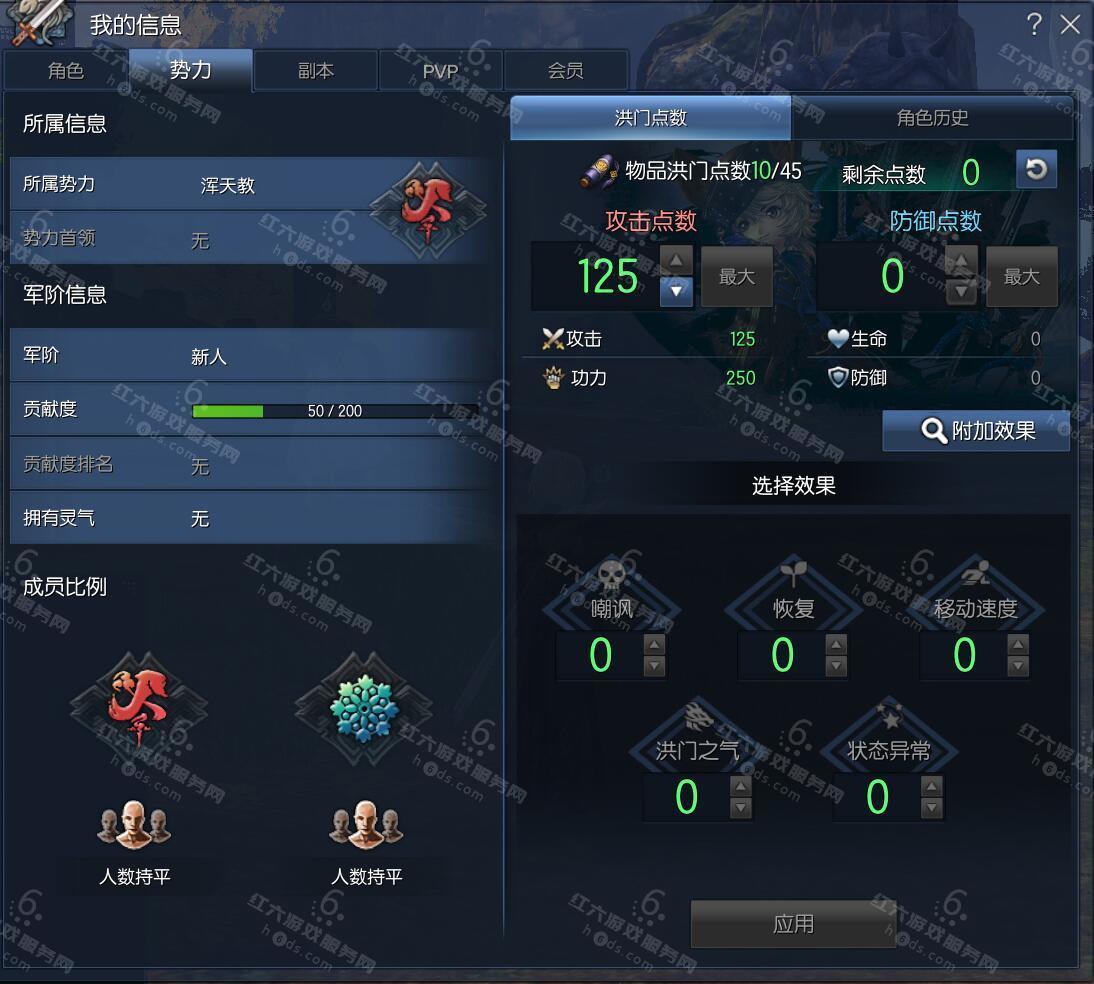Screen dimensions: 1094x984
Task: Maximize 攻击点数 with its 最大 button
Action: click(x=737, y=277)
